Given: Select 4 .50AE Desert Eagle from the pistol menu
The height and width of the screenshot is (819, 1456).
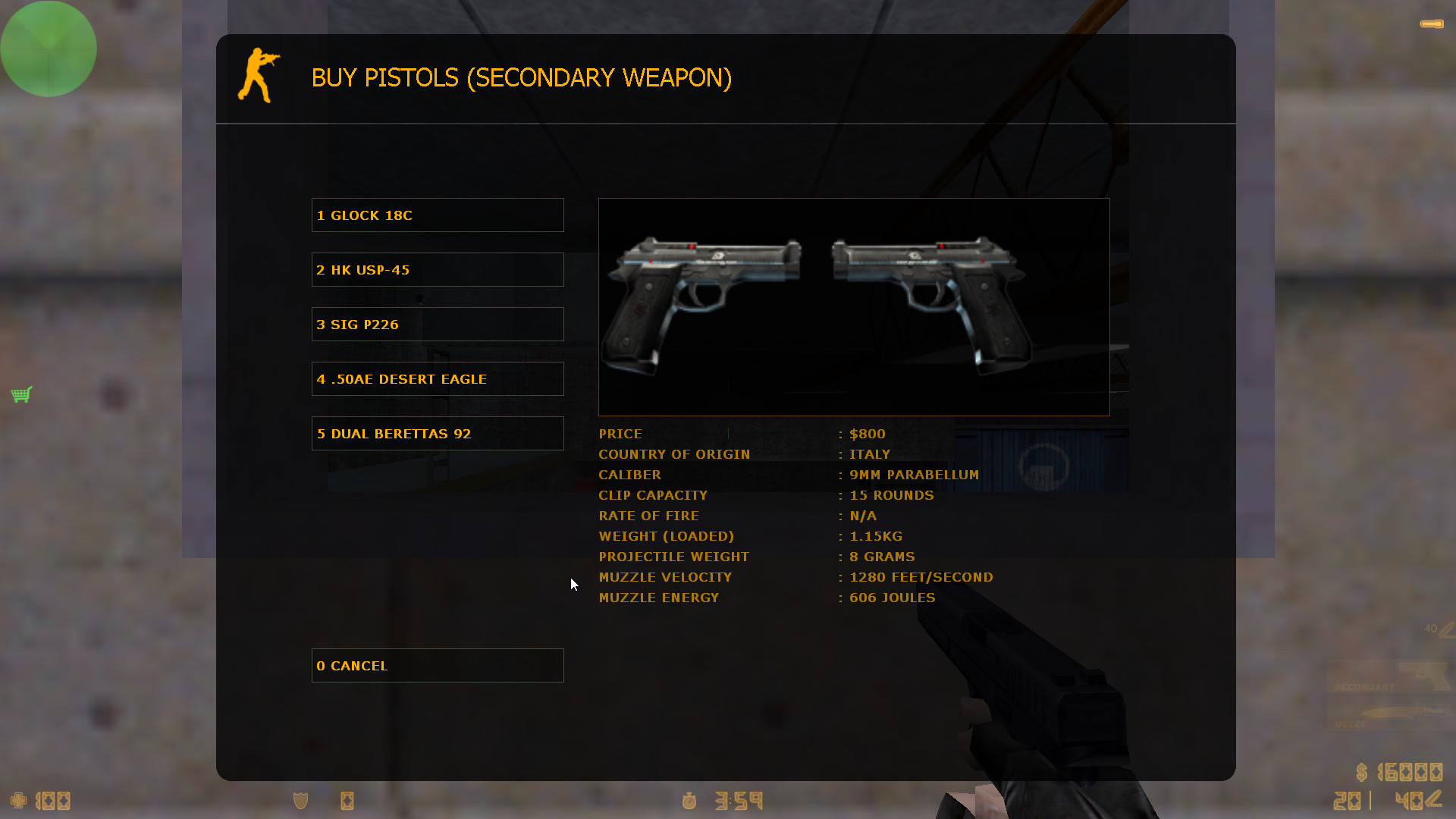Looking at the screenshot, I should tap(438, 378).
